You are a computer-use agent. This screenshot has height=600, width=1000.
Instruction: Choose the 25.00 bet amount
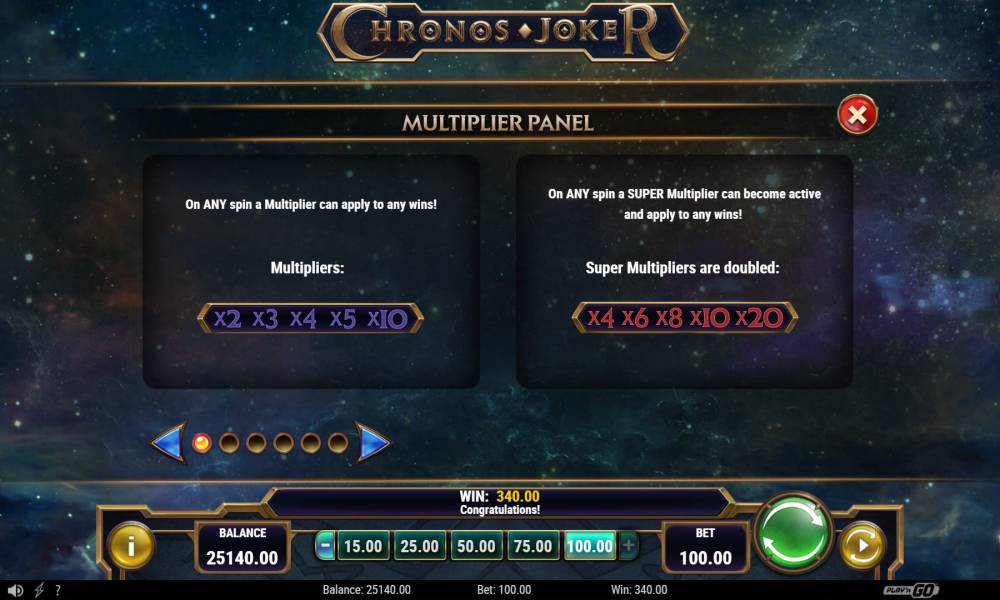pos(419,546)
